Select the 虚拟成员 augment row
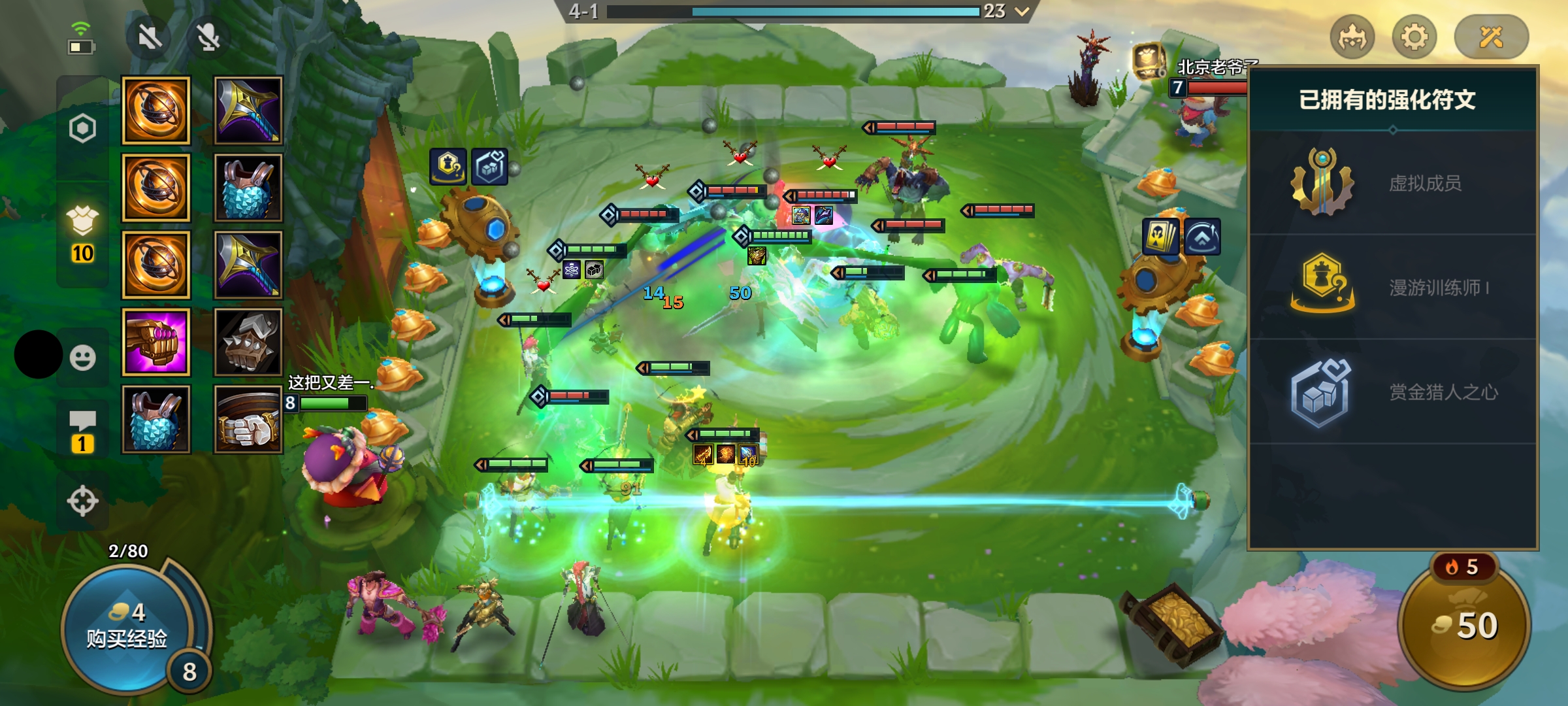Image resolution: width=1568 pixels, height=706 pixels. (1393, 183)
